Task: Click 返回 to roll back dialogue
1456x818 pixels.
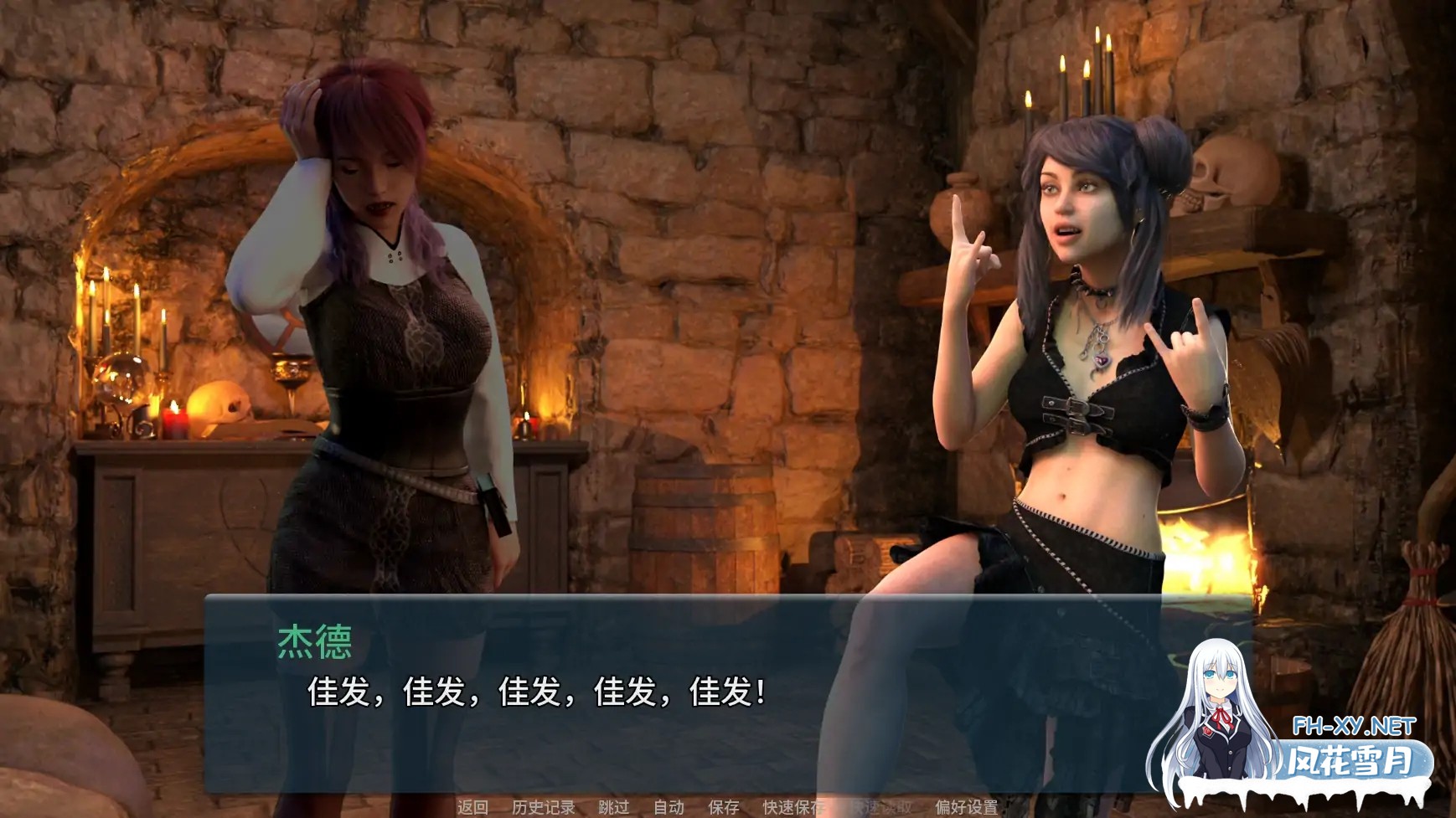Action: [x=472, y=807]
